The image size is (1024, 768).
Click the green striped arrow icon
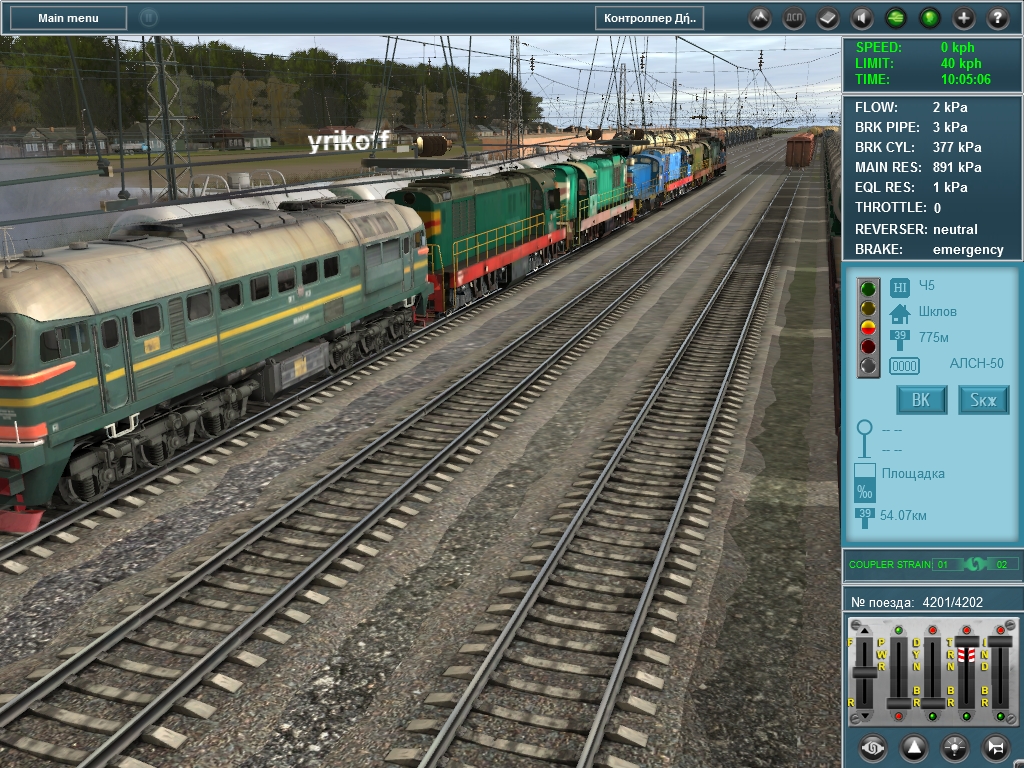point(896,18)
